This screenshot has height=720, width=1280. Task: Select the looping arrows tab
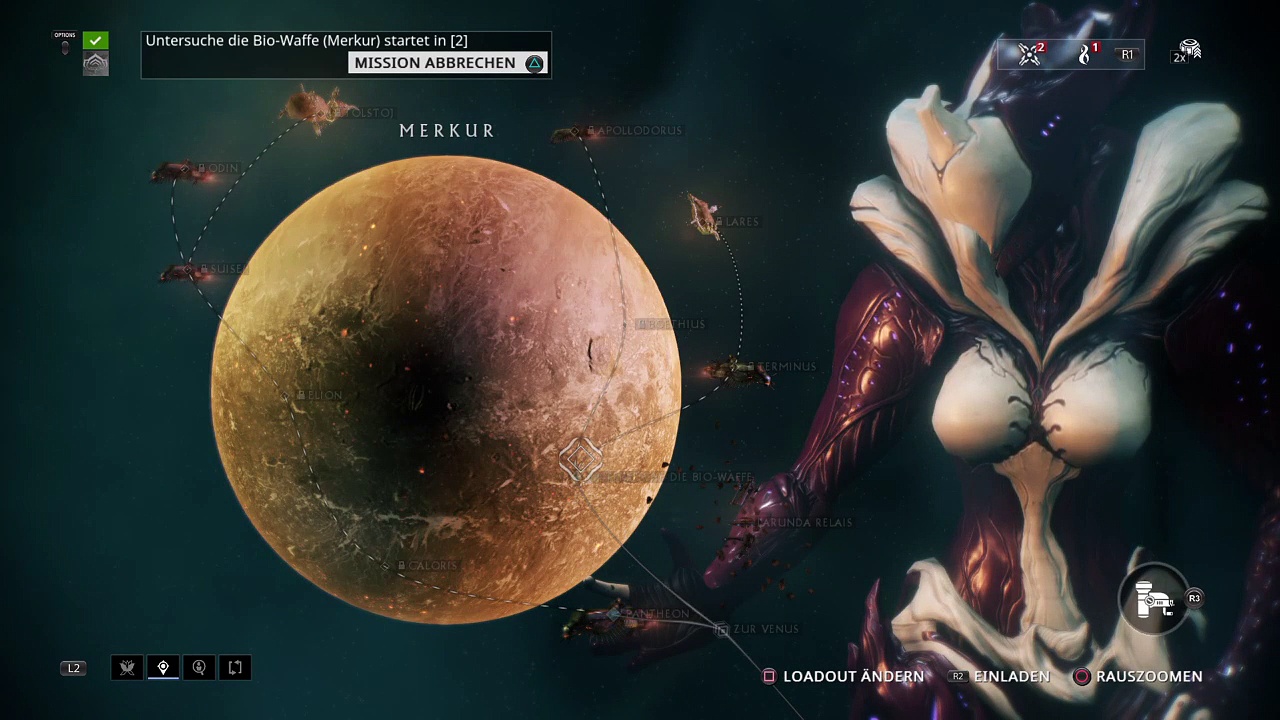pos(235,668)
